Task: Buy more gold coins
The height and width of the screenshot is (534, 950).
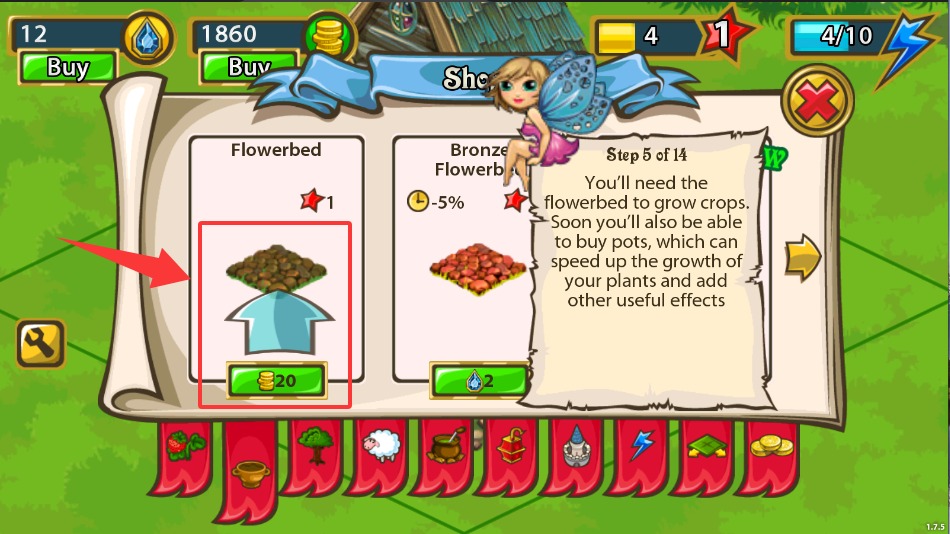Action: coord(248,68)
